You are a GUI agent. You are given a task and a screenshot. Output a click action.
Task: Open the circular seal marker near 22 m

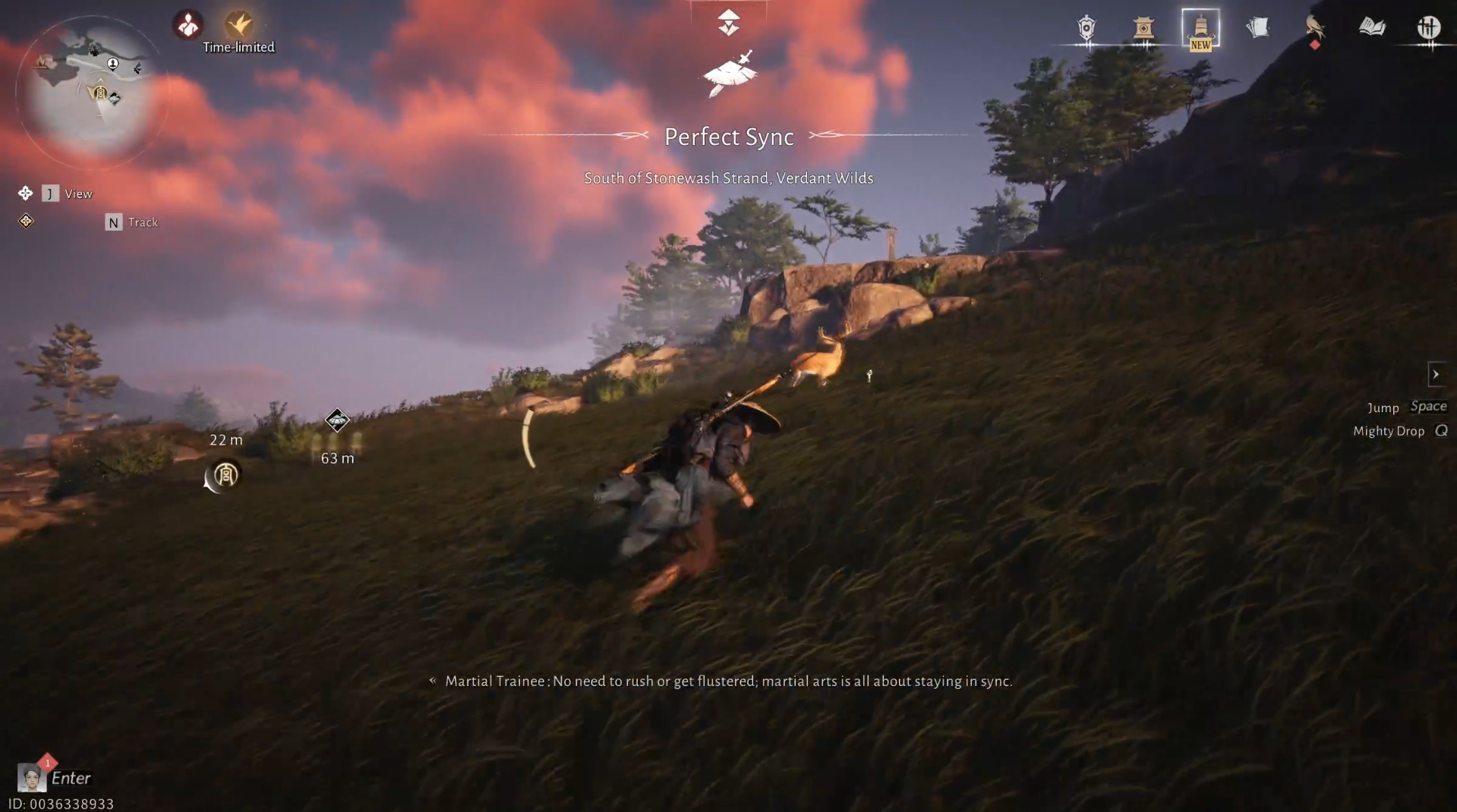click(x=223, y=477)
